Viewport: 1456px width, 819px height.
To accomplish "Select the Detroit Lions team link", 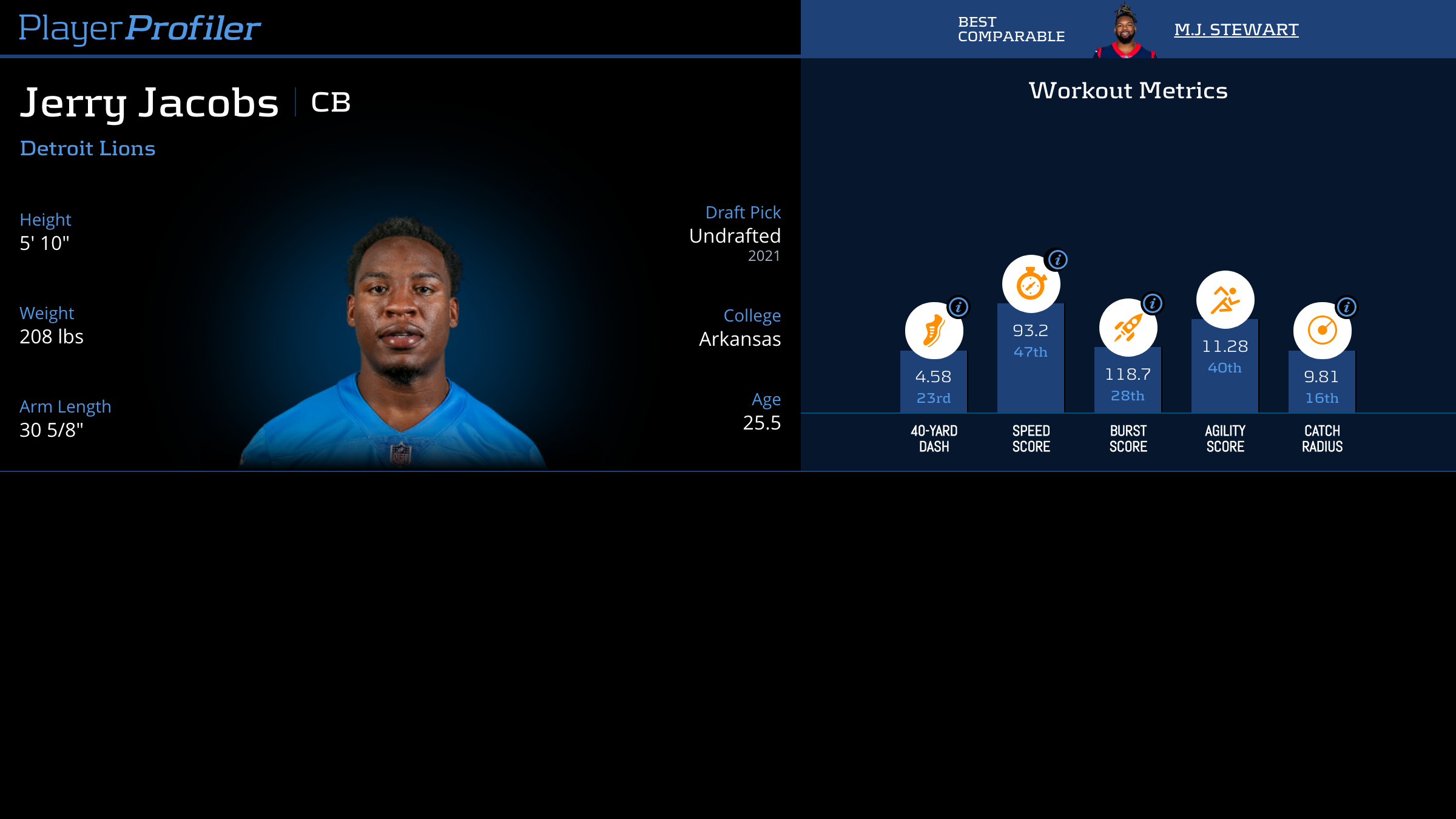I will coord(87,148).
